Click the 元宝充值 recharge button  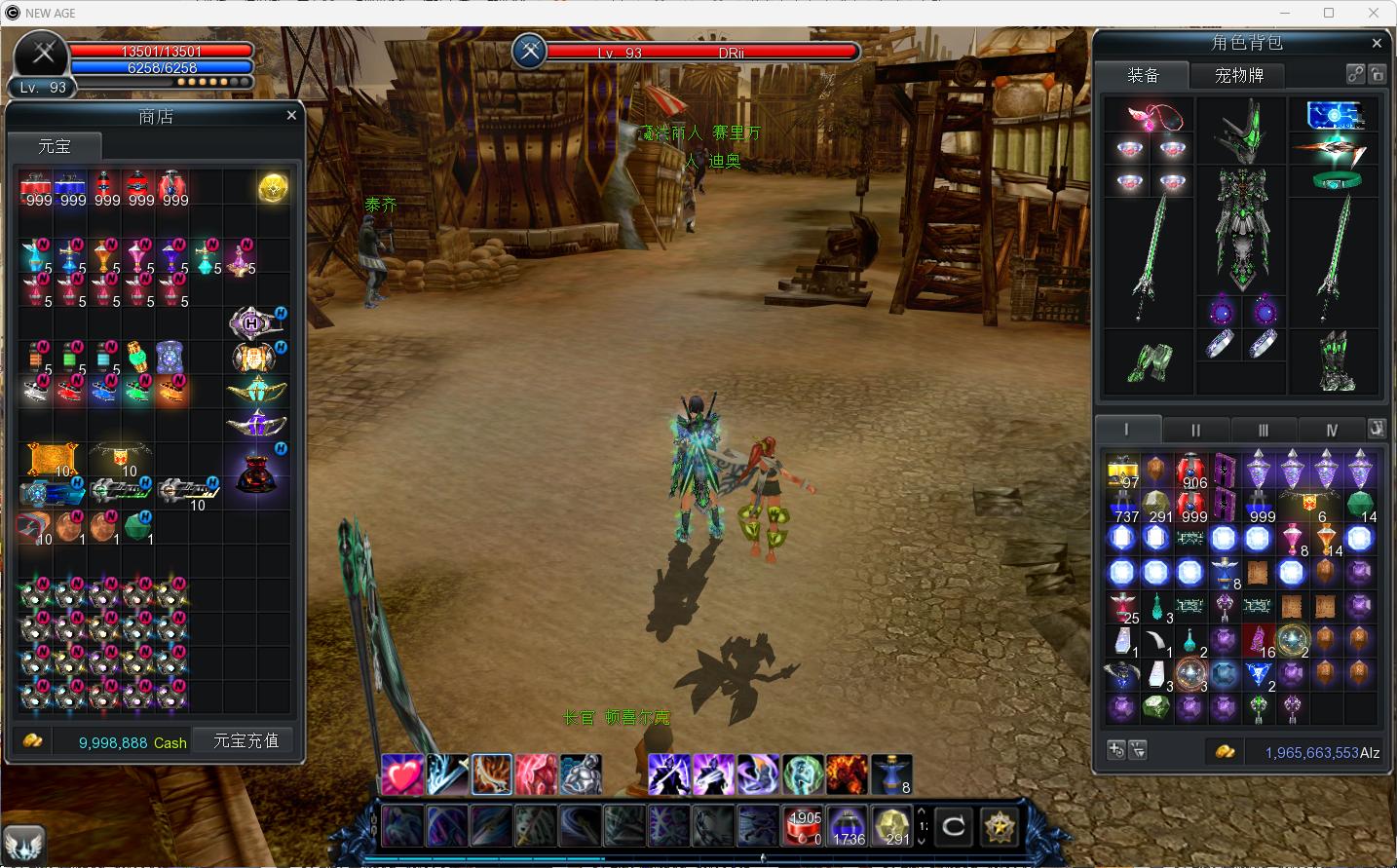245,741
